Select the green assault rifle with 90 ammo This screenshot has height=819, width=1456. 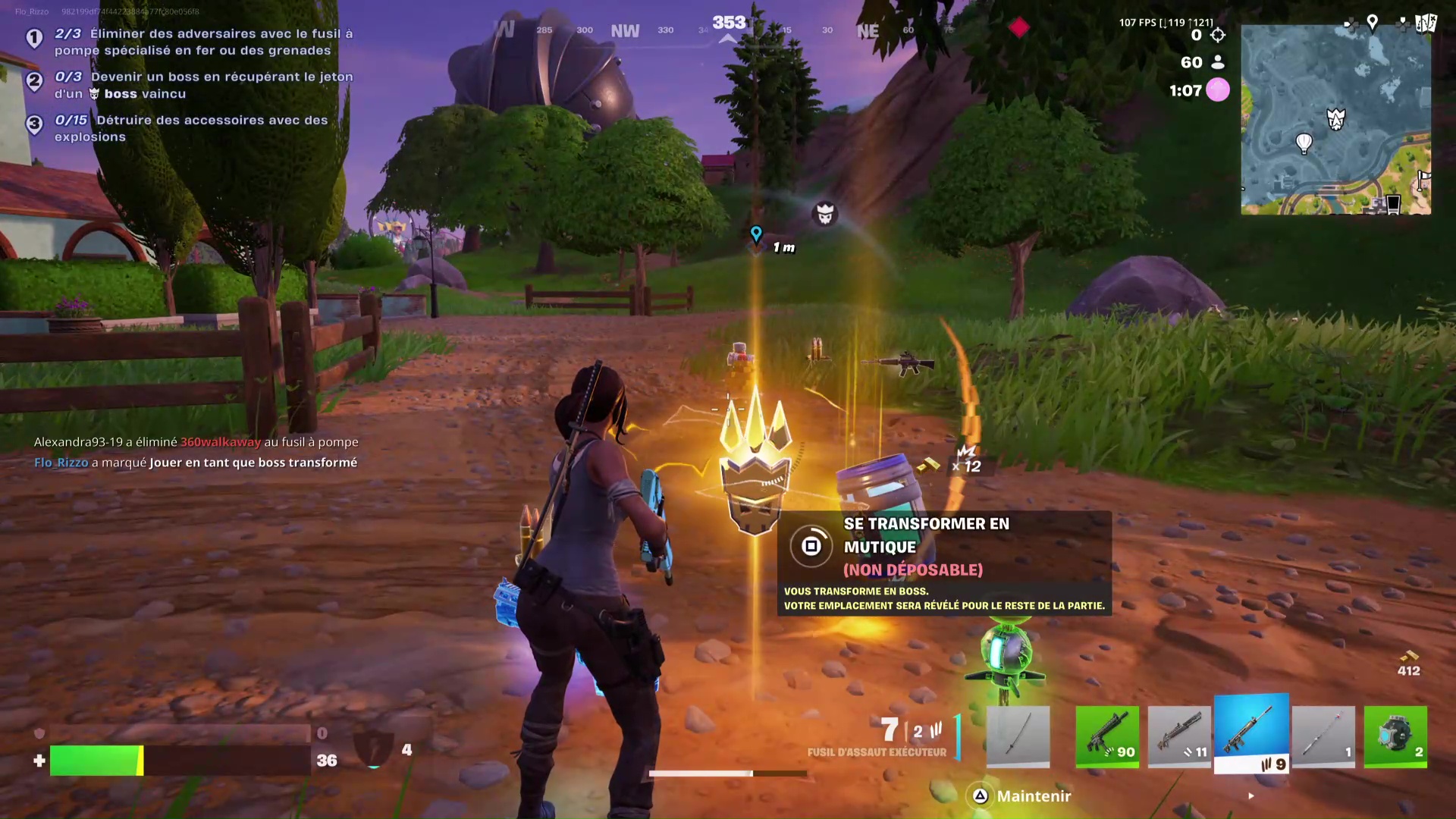click(1106, 736)
